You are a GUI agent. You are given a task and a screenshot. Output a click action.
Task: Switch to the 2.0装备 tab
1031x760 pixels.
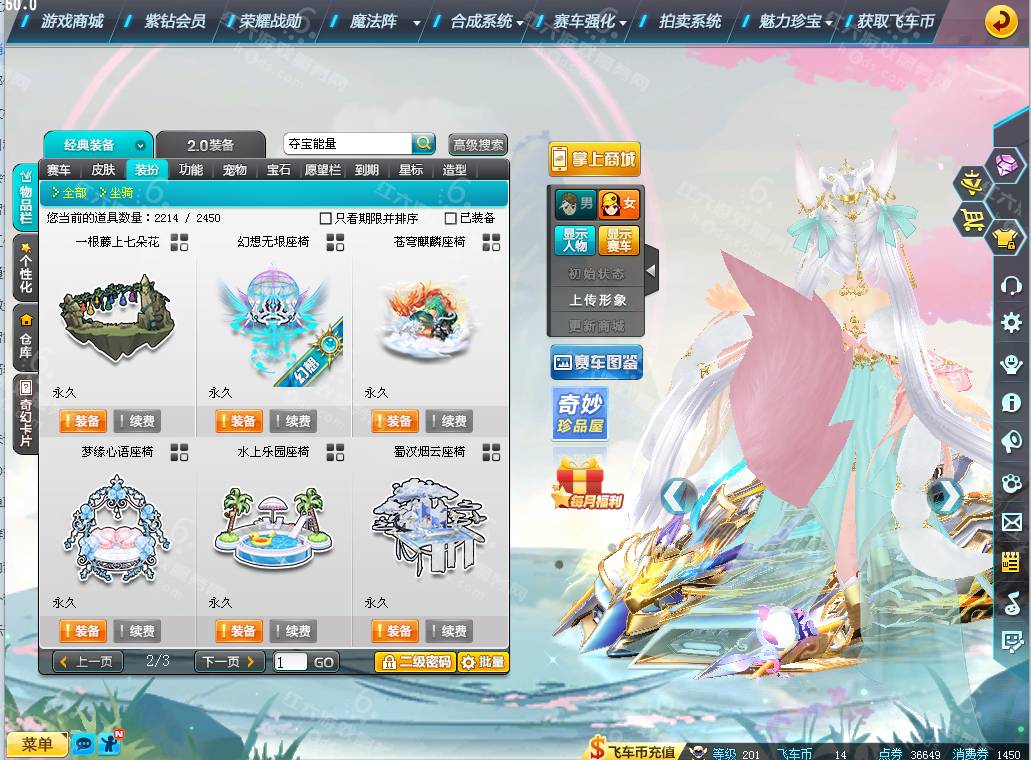pos(211,145)
